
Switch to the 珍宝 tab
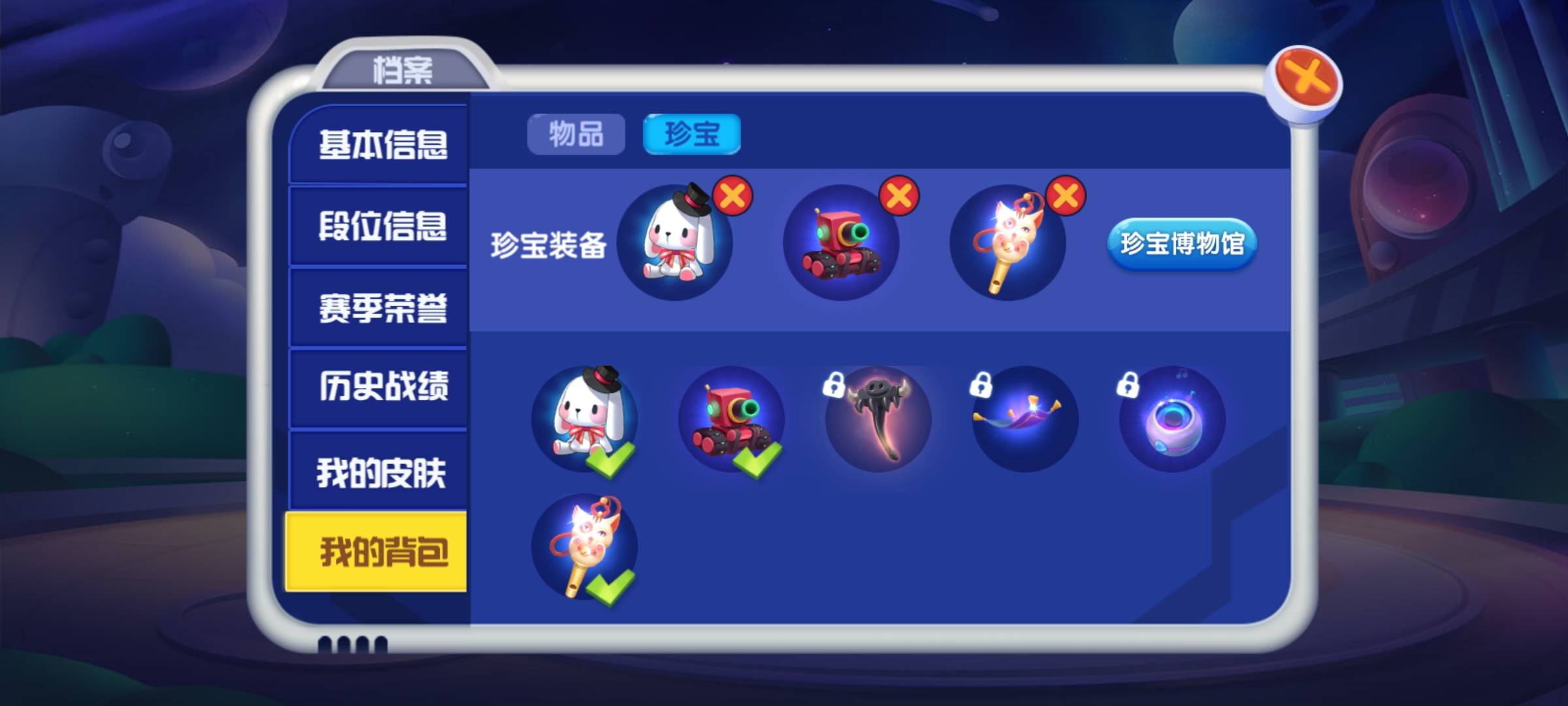(691, 132)
